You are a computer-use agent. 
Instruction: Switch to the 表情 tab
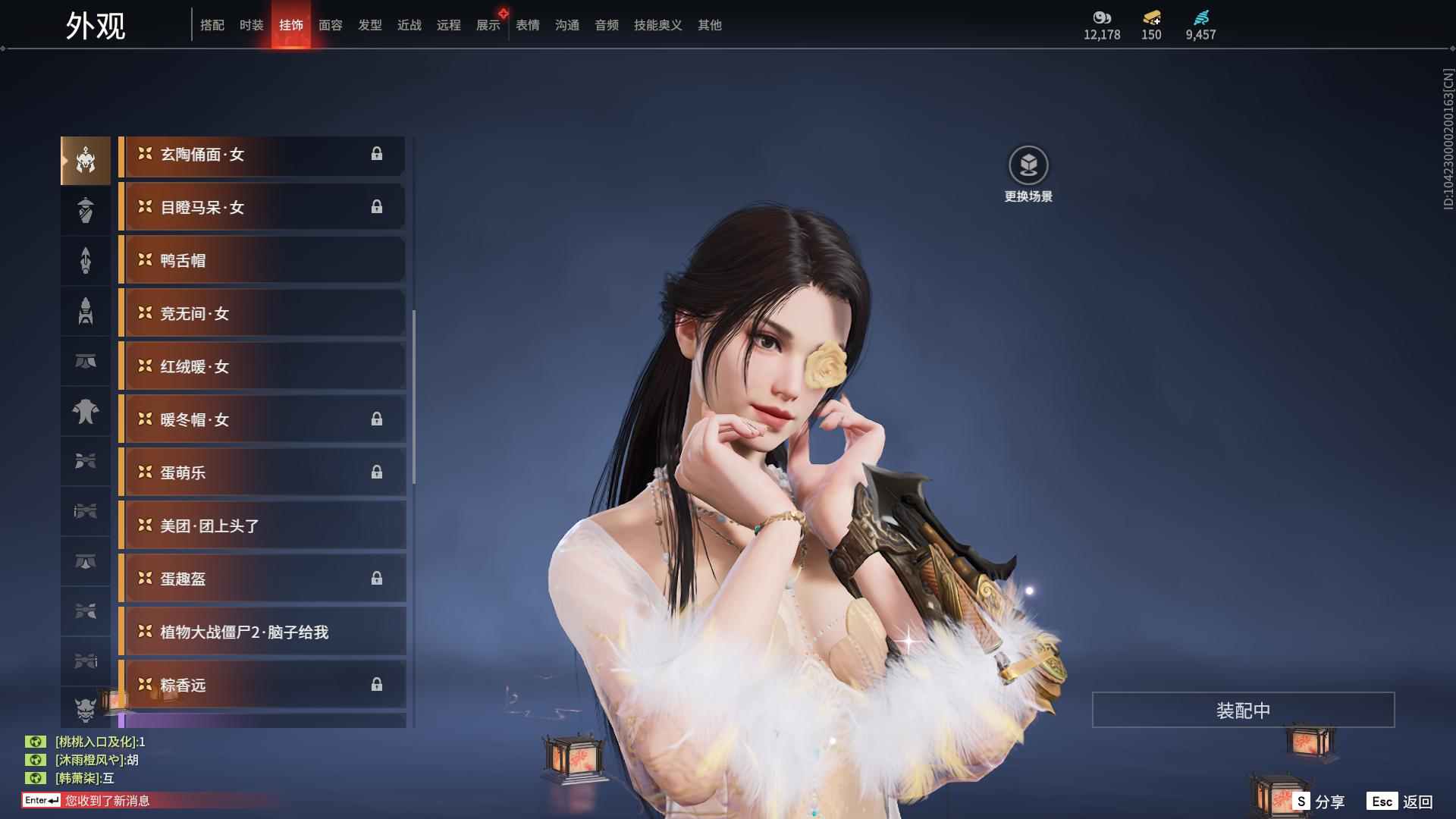pyautogui.click(x=527, y=25)
